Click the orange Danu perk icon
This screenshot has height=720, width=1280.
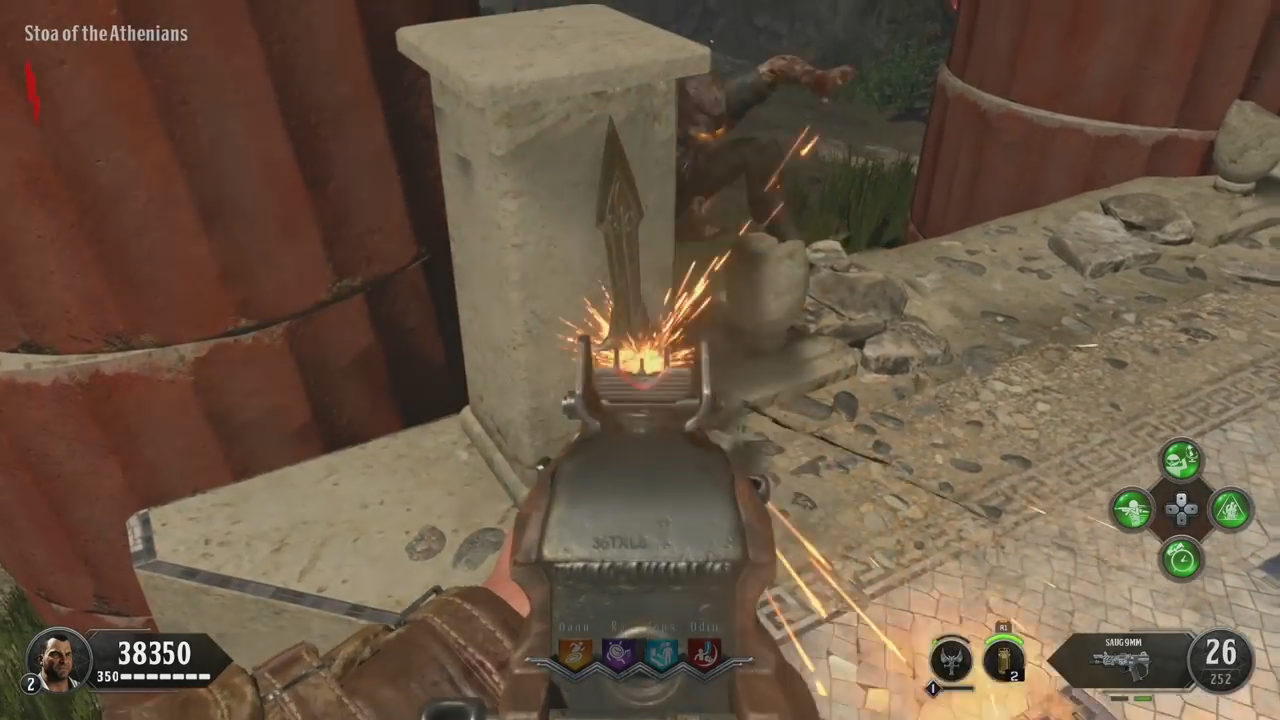click(x=575, y=654)
